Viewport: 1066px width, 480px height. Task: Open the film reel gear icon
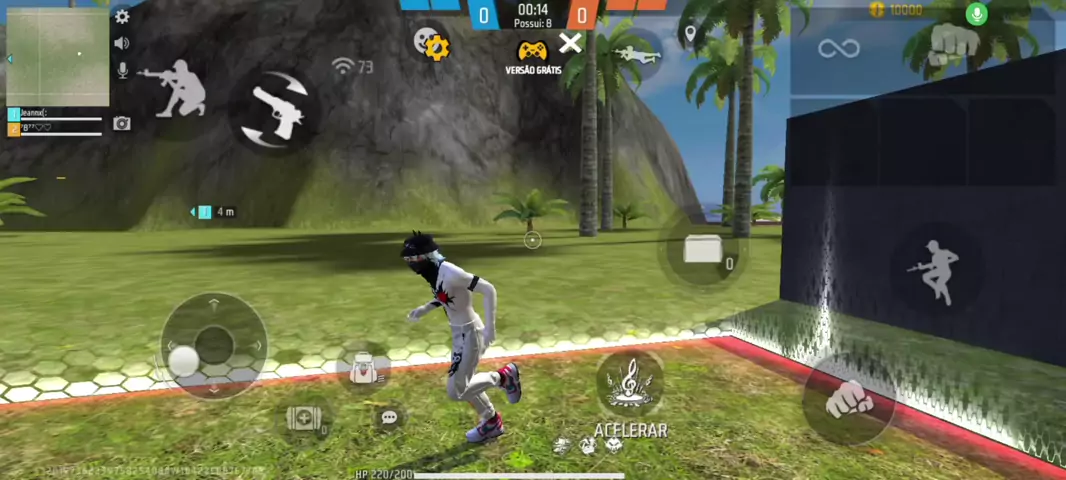tap(432, 43)
